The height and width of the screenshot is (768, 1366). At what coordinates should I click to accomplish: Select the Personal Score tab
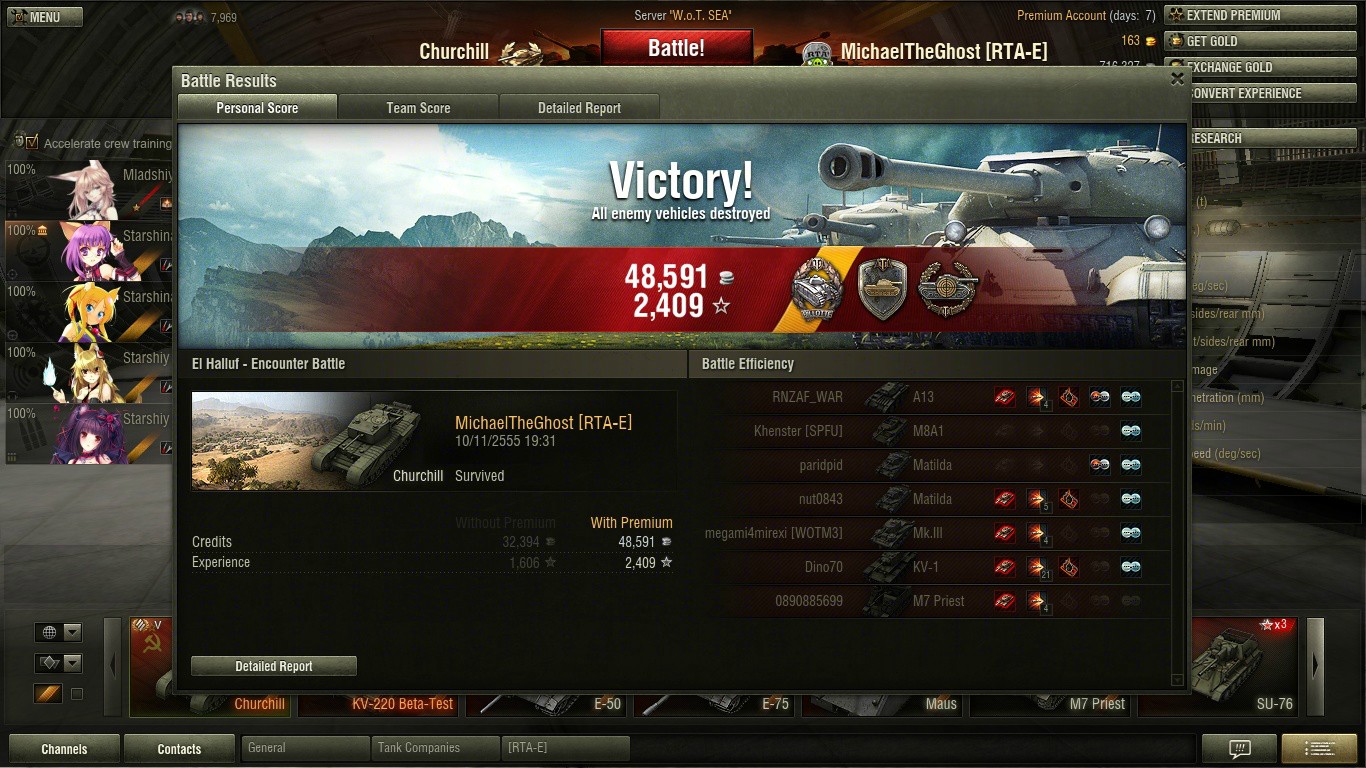(x=257, y=108)
